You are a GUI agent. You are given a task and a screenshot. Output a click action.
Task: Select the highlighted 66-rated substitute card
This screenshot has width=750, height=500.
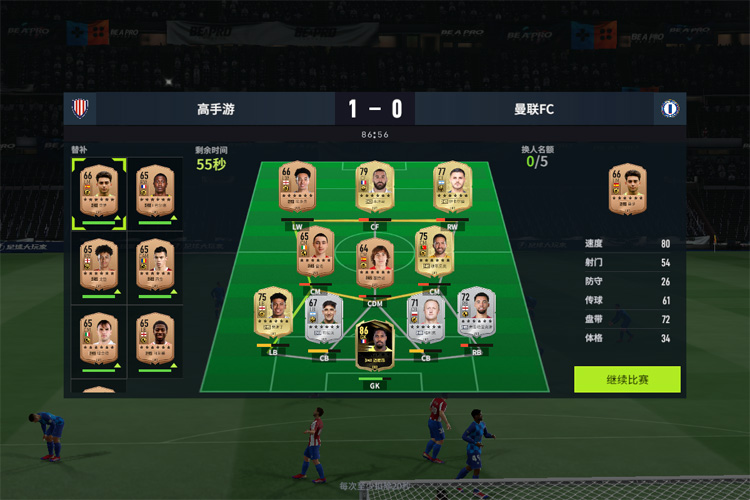coord(99,192)
